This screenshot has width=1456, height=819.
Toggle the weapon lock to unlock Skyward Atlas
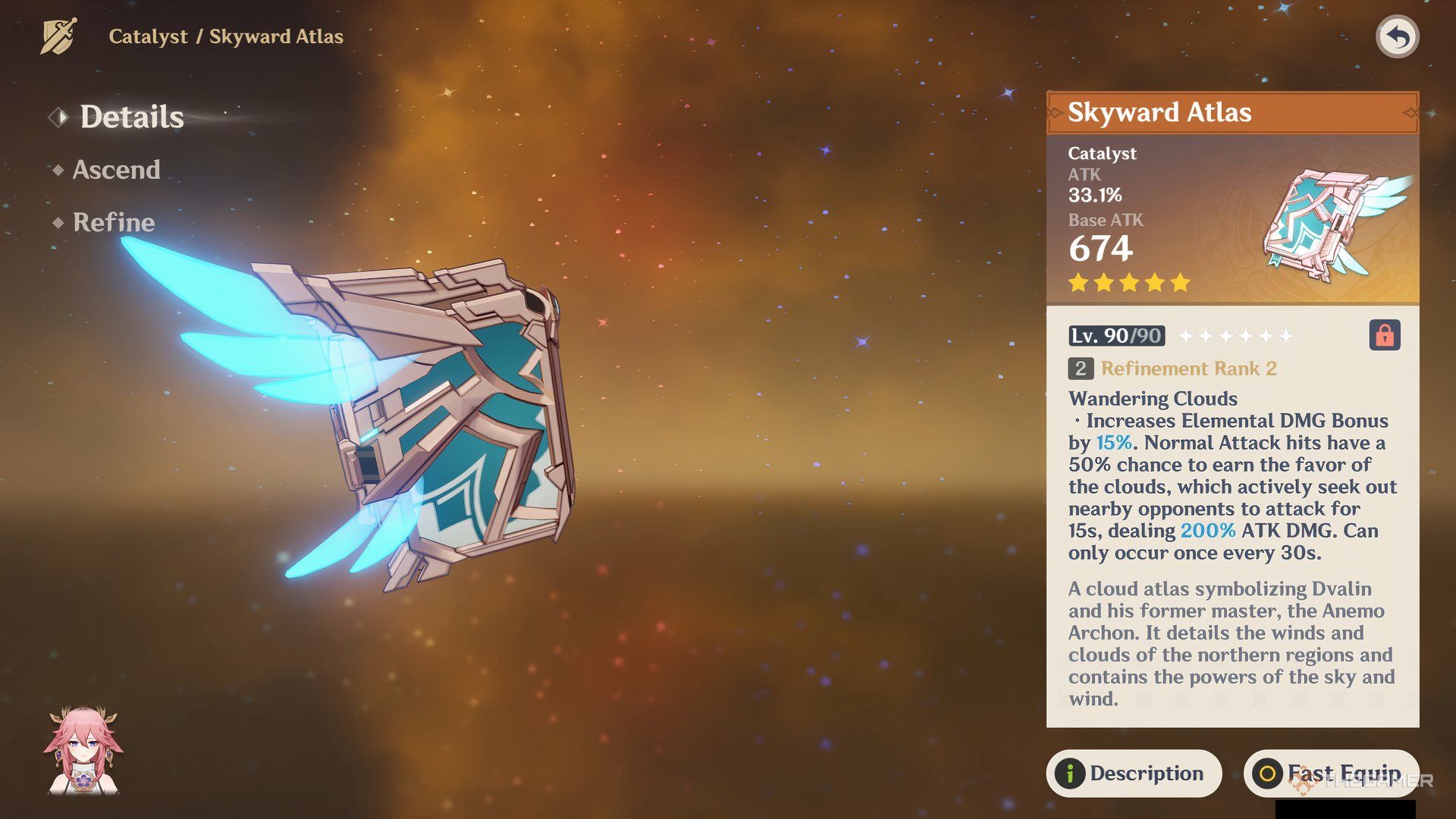pyautogui.click(x=1385, y=335)
